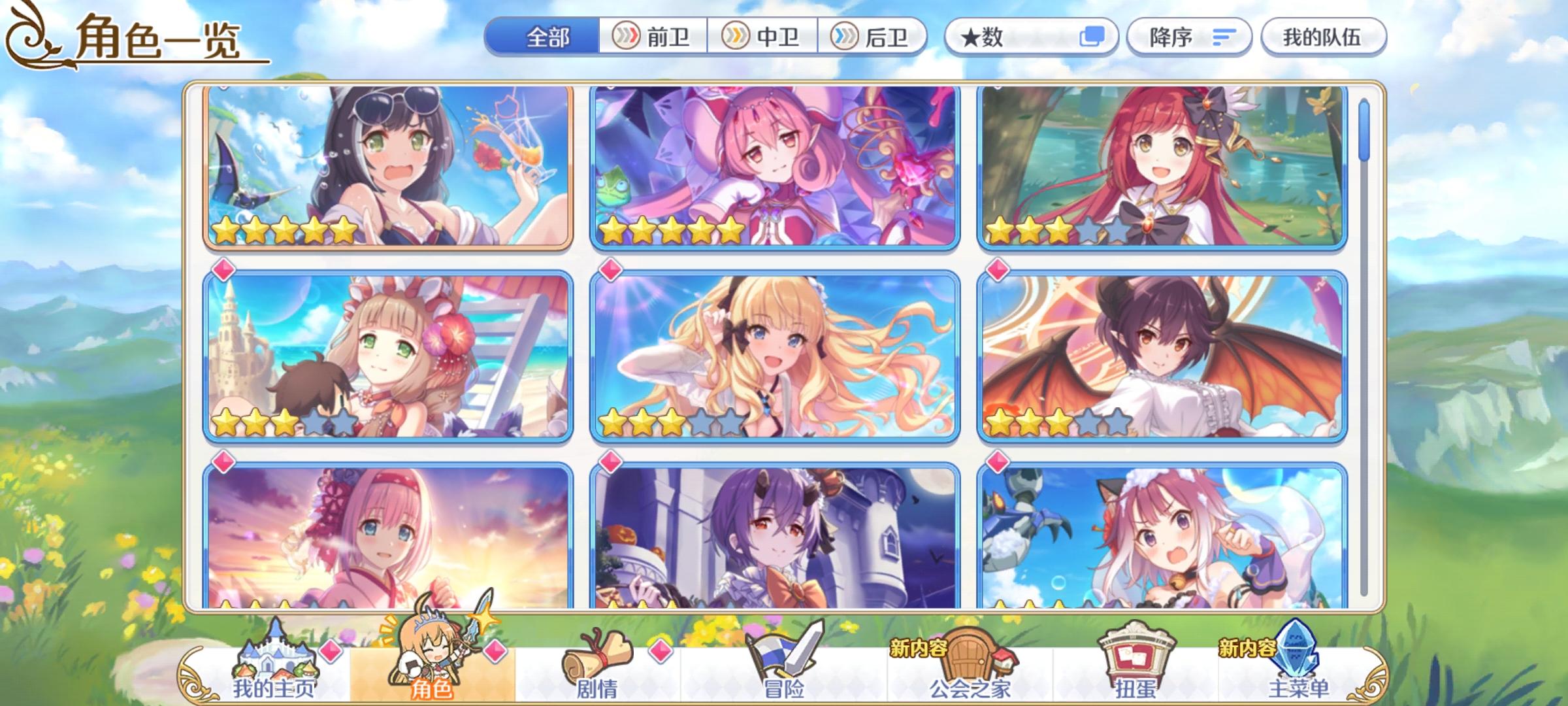1568x706 pixels.
Task: Switch to the 中卫 middle guard tab
Action: (x=763, y=37)
